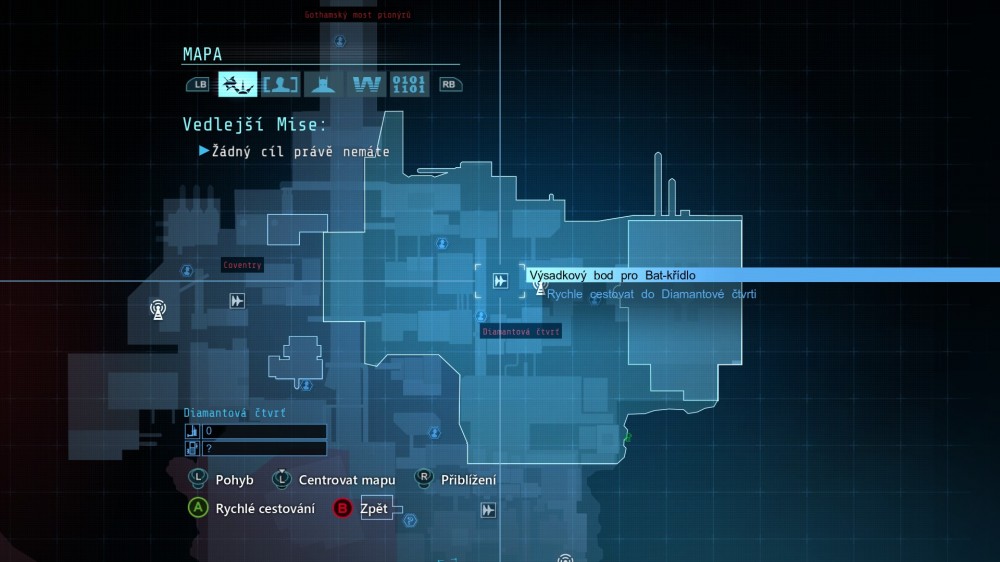This screenshot has height=562, width=1000.
Task: Click the comm tower marker west of Coventry
Action: coord(158,308)
